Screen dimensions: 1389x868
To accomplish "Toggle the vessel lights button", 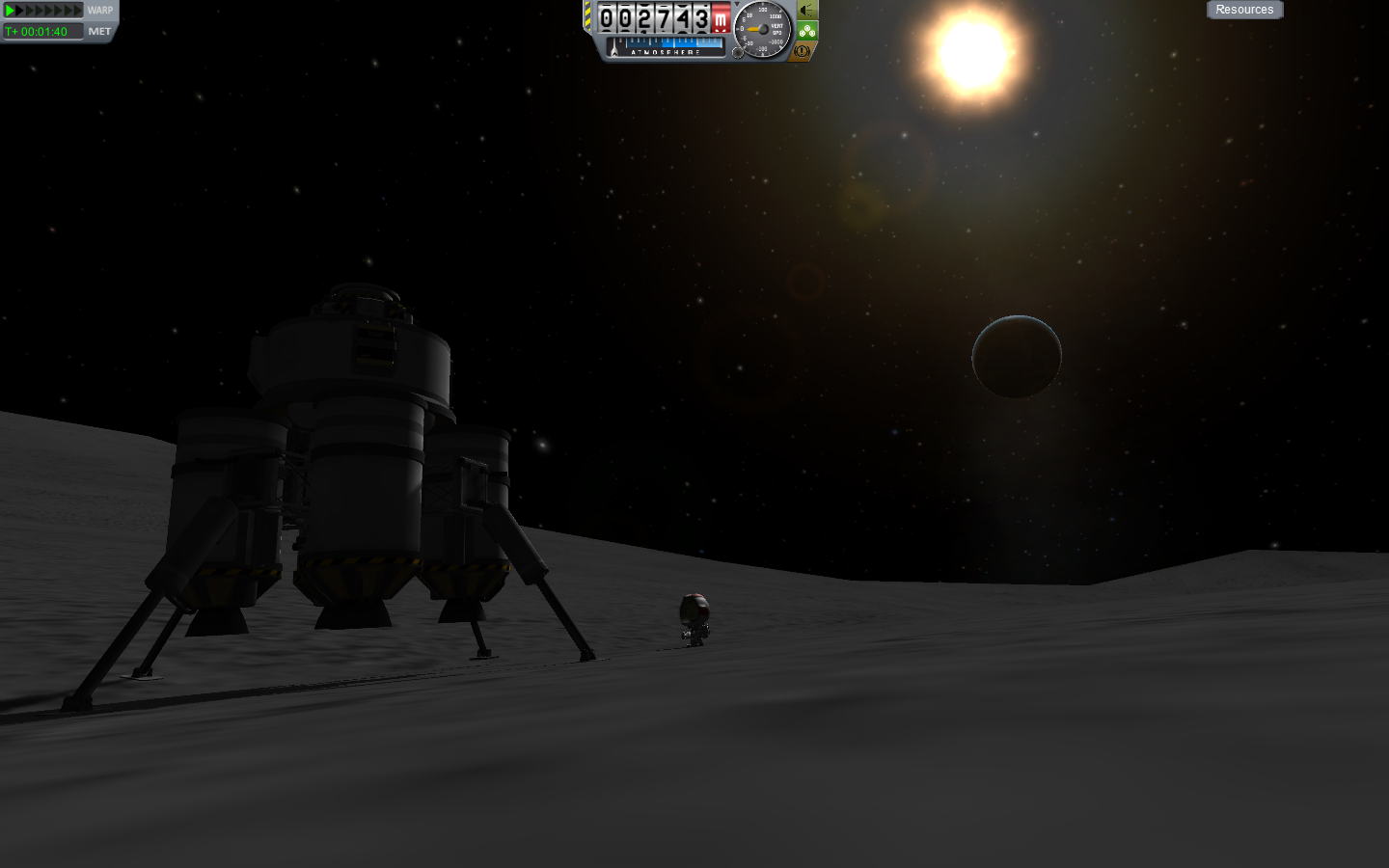I will (x=807, y=11).
